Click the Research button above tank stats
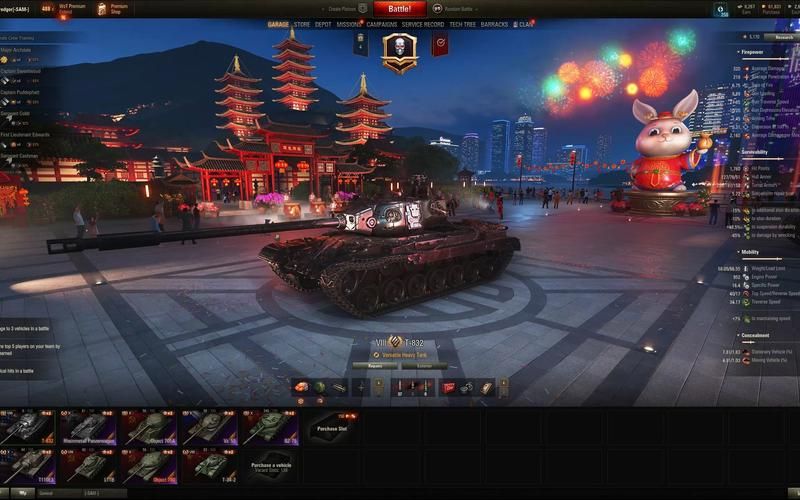This screenshot has width=800, height=500. coord(784,37)
